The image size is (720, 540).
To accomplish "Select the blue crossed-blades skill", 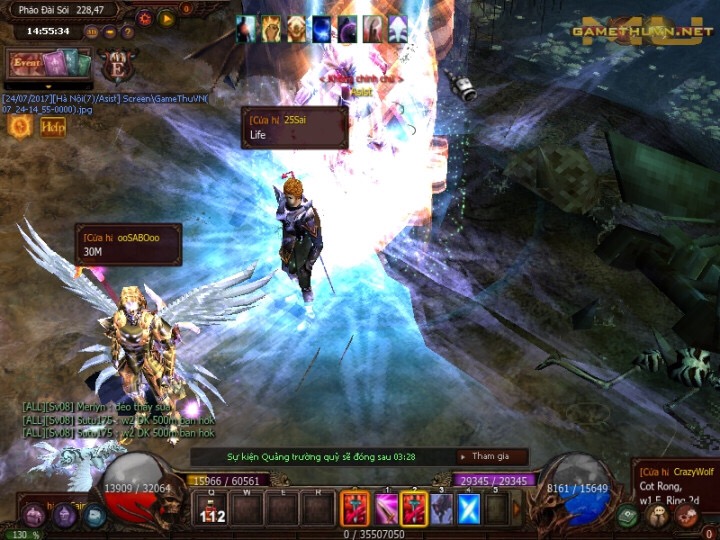I will 469,509.
